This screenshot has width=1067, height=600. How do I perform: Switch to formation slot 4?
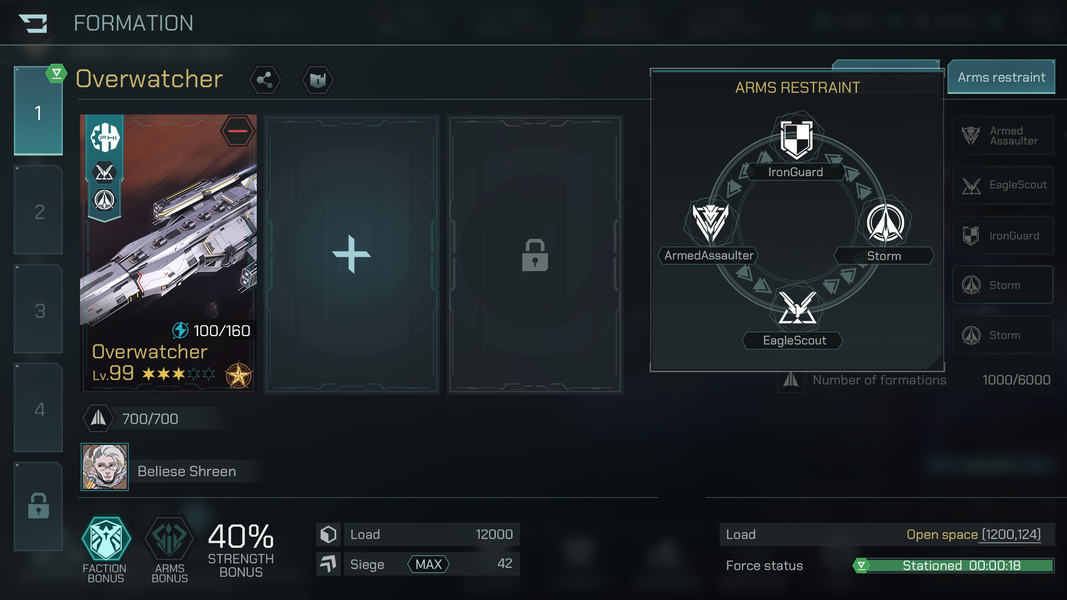pyautogui.click(x=39, y=409)
